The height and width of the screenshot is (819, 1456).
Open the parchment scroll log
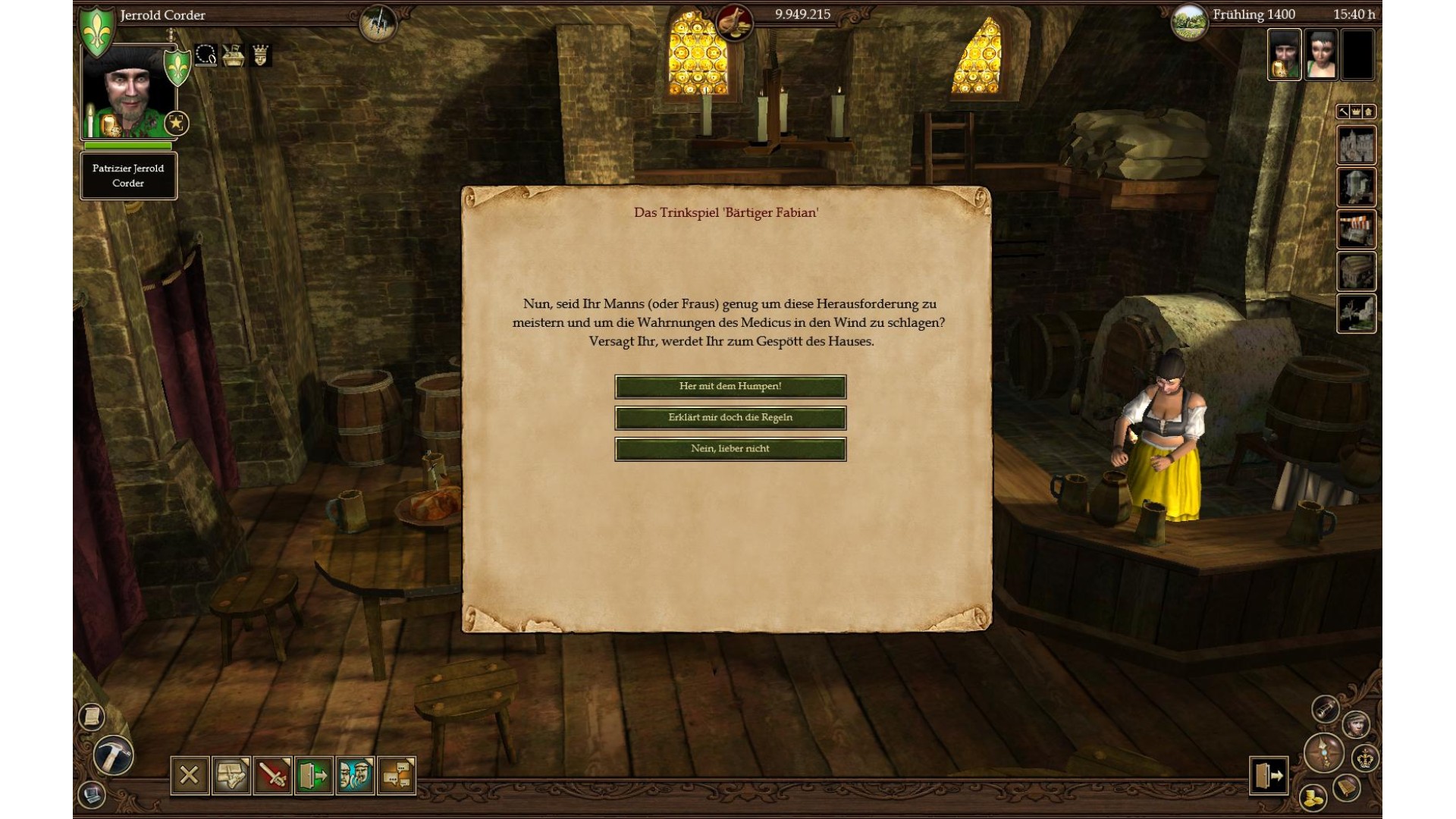coord(92,717)
